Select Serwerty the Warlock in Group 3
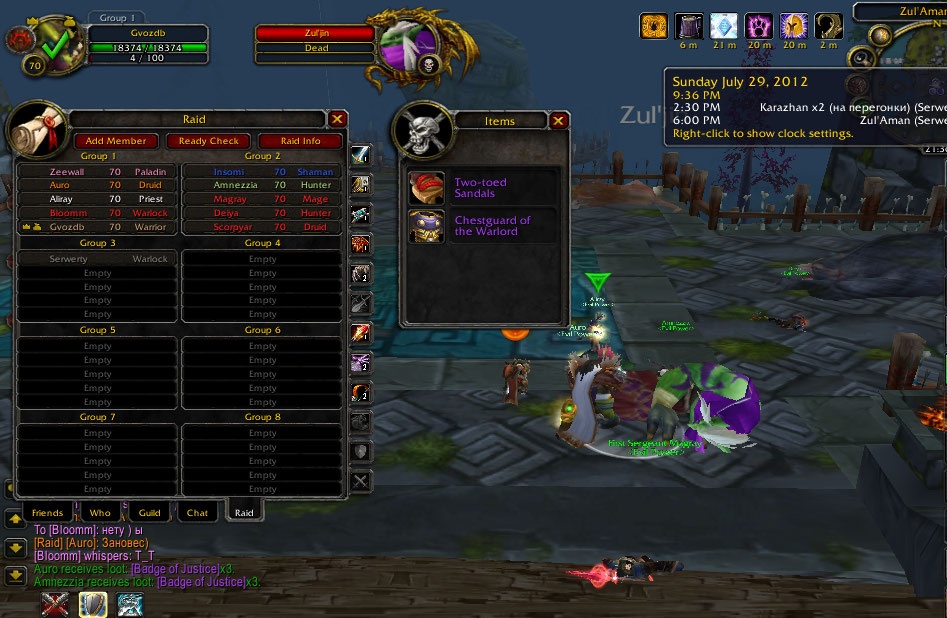This screenshot has height=618, width=947. [x=98, y=259]
